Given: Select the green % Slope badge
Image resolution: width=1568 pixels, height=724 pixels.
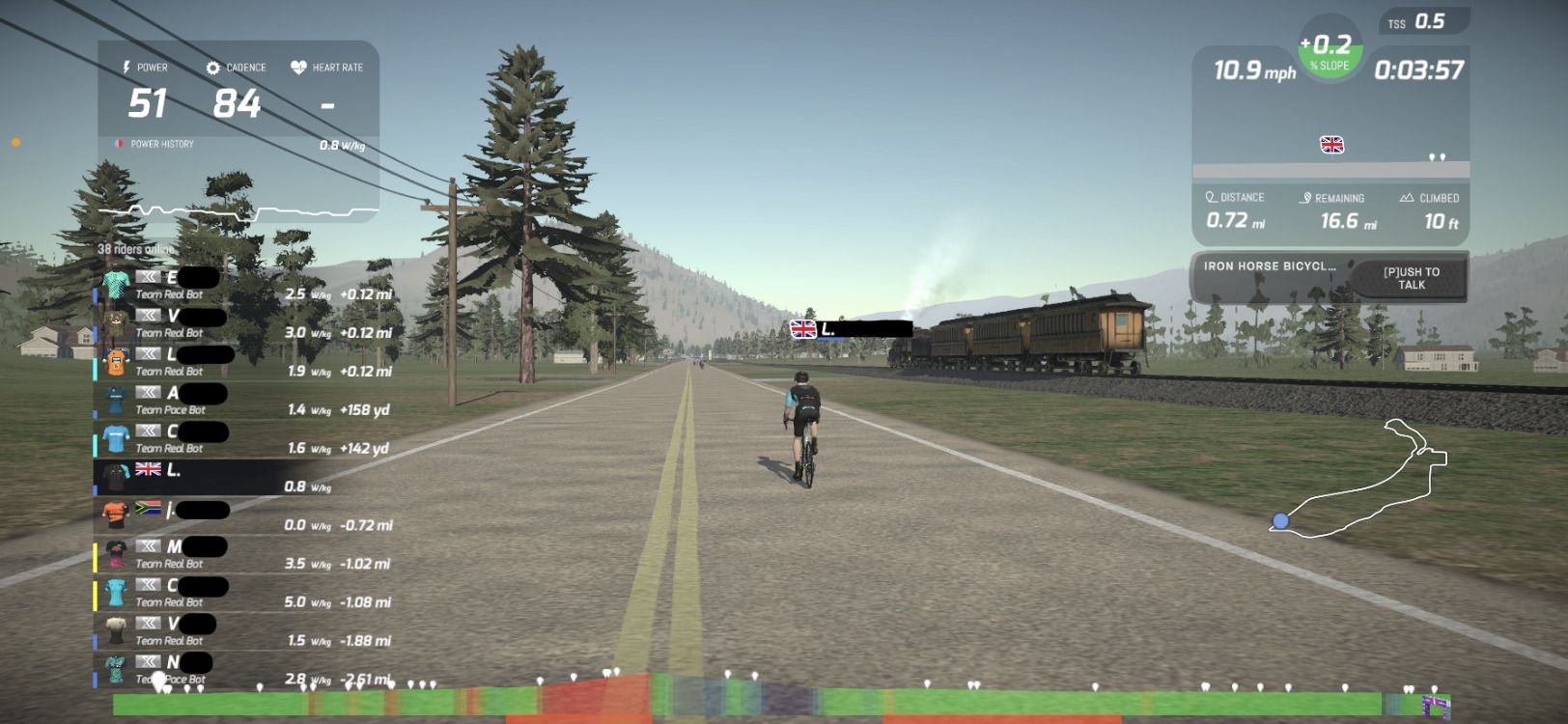Looking at the screenshot, I should pyautogui.click(x=1330, y=53).
